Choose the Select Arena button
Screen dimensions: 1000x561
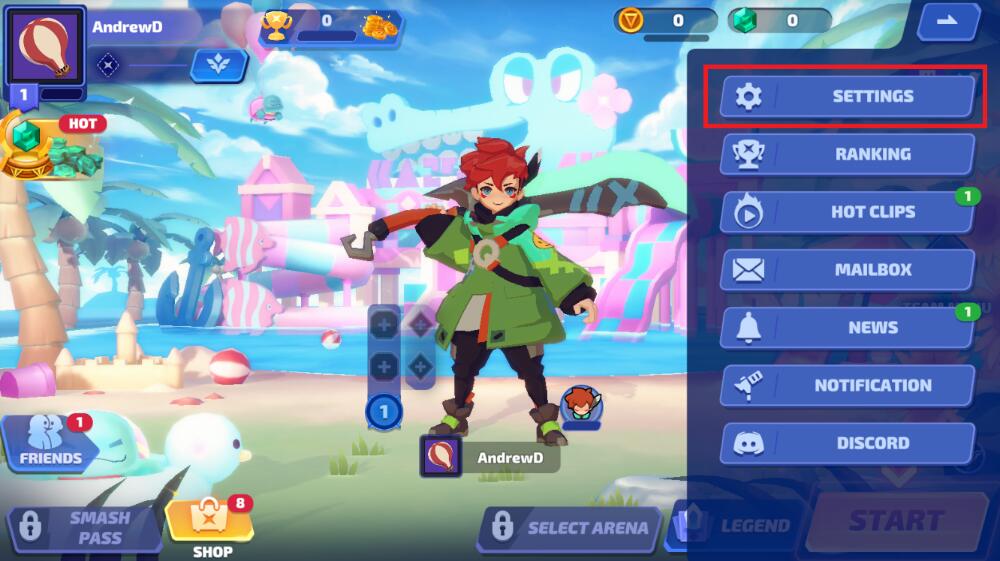pyautogui.click(x=571, y=527)
